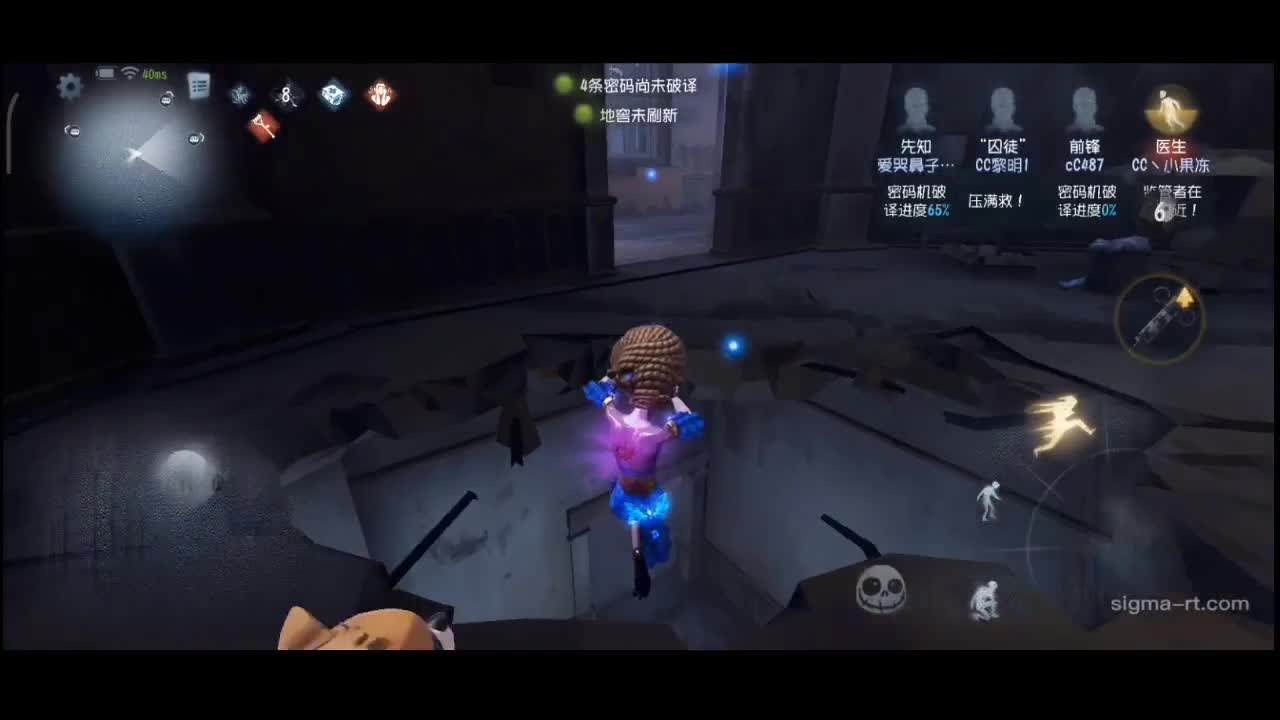The image size is (1280, 720).
Task: Tap the Doctor's syringe ability icon
Action: click(1160, 318)
